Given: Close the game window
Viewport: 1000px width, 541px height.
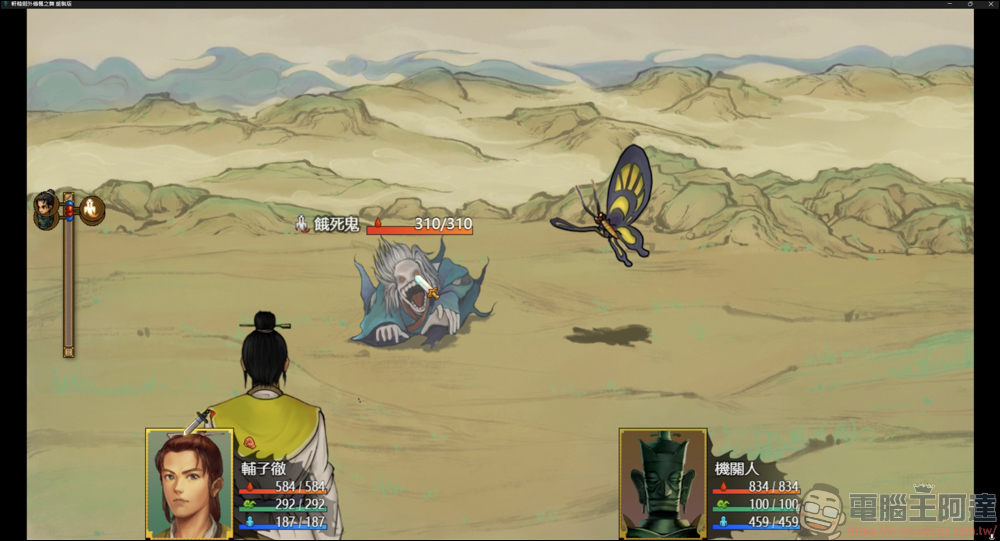Looking at the screenshot, I should (989, 4).
